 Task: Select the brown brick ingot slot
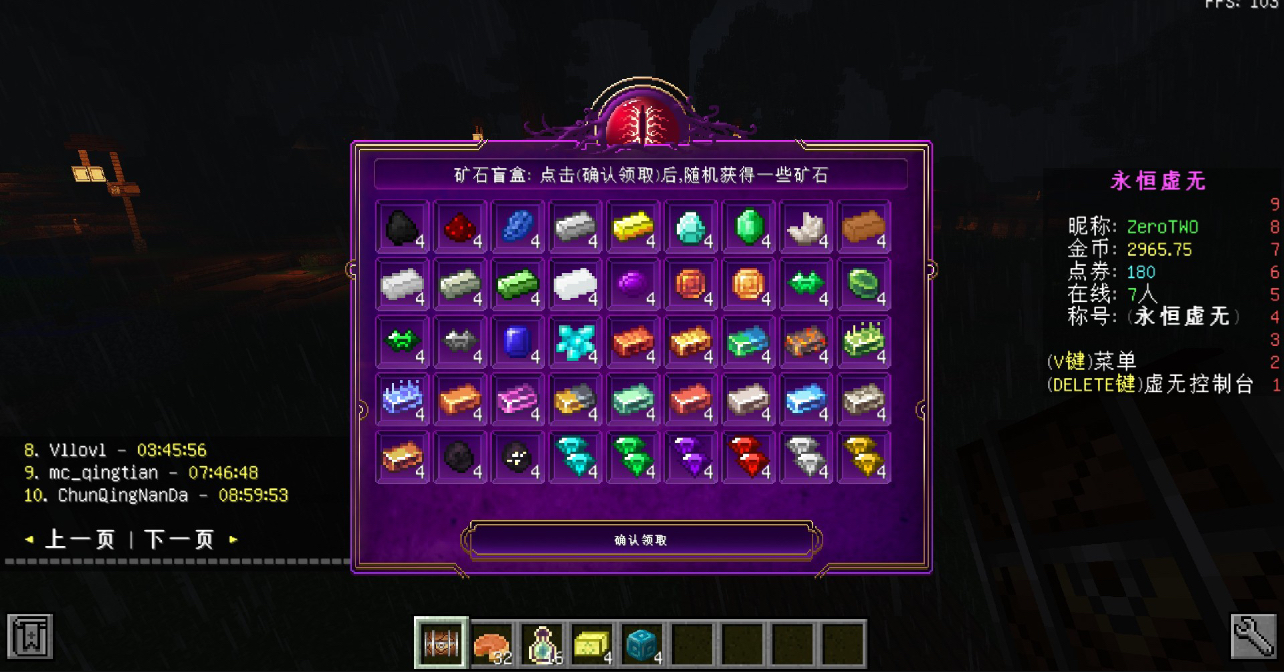tap(863, 227)
